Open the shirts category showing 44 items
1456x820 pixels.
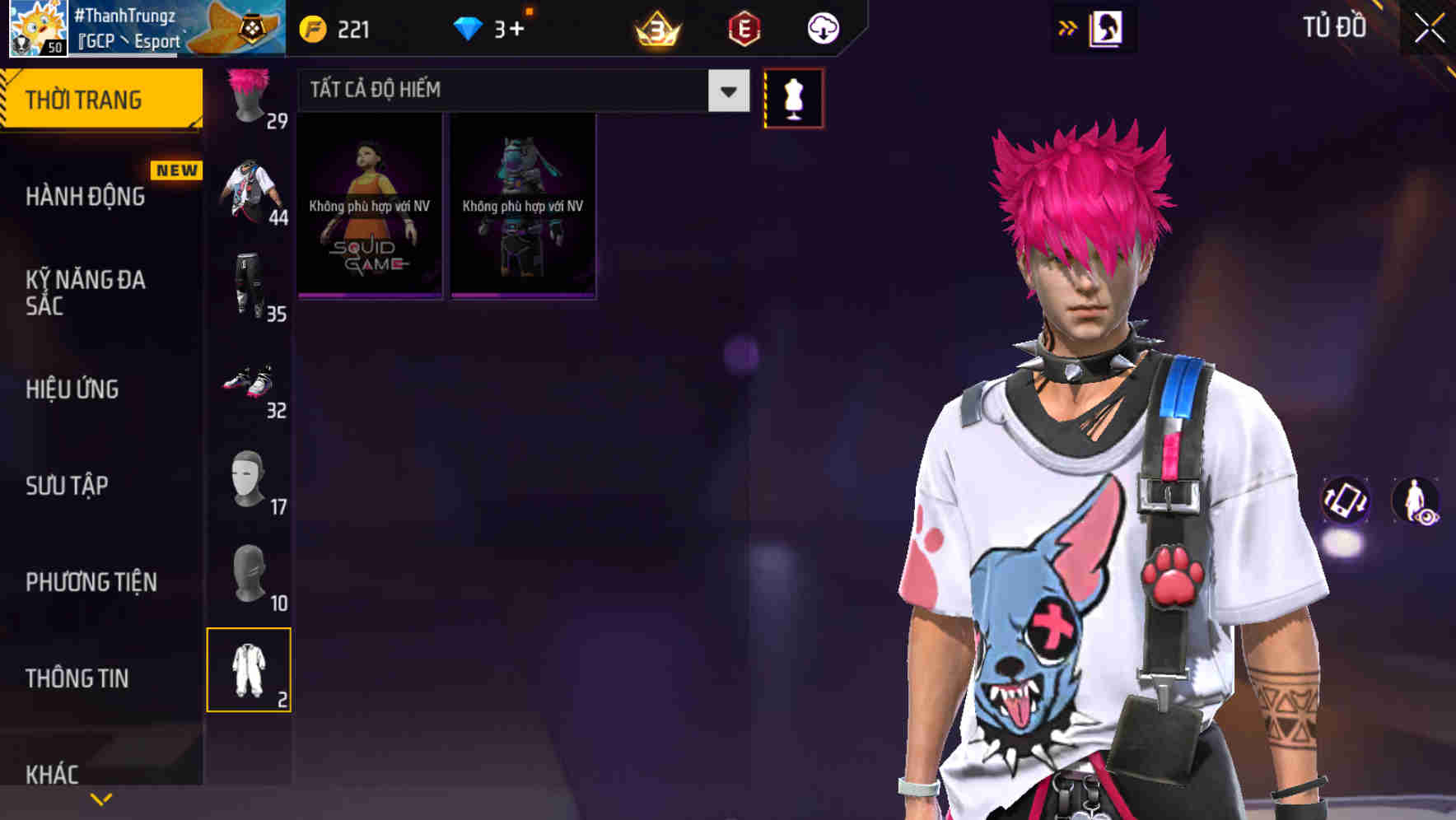click(248, 190)
